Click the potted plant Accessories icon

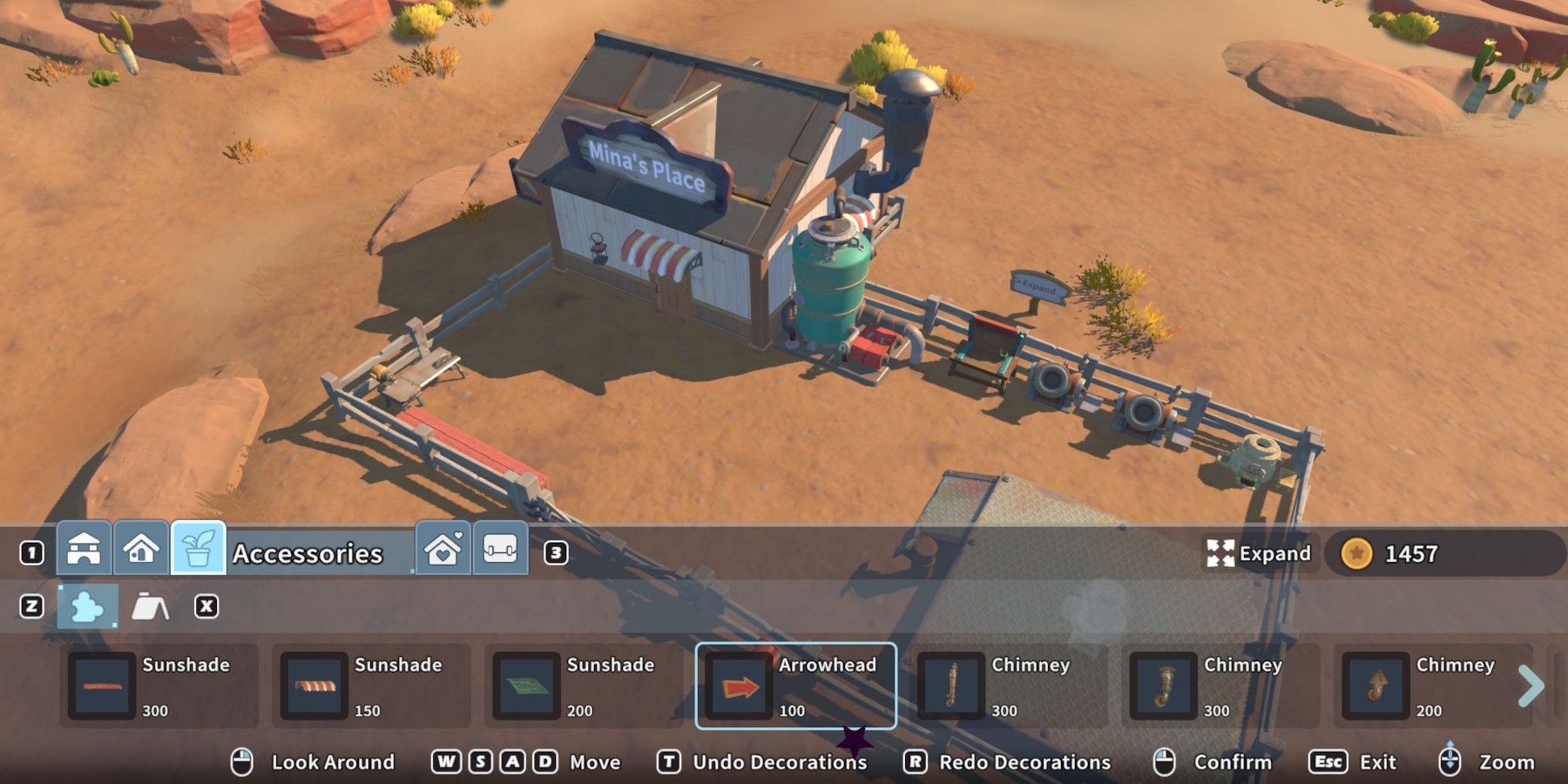tap(199, 551)
